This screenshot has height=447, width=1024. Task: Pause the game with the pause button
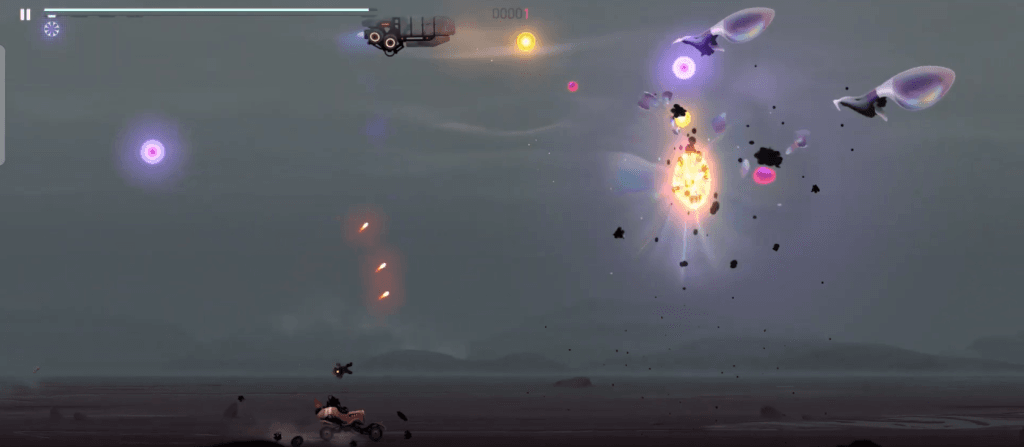(x=25, y=15)
